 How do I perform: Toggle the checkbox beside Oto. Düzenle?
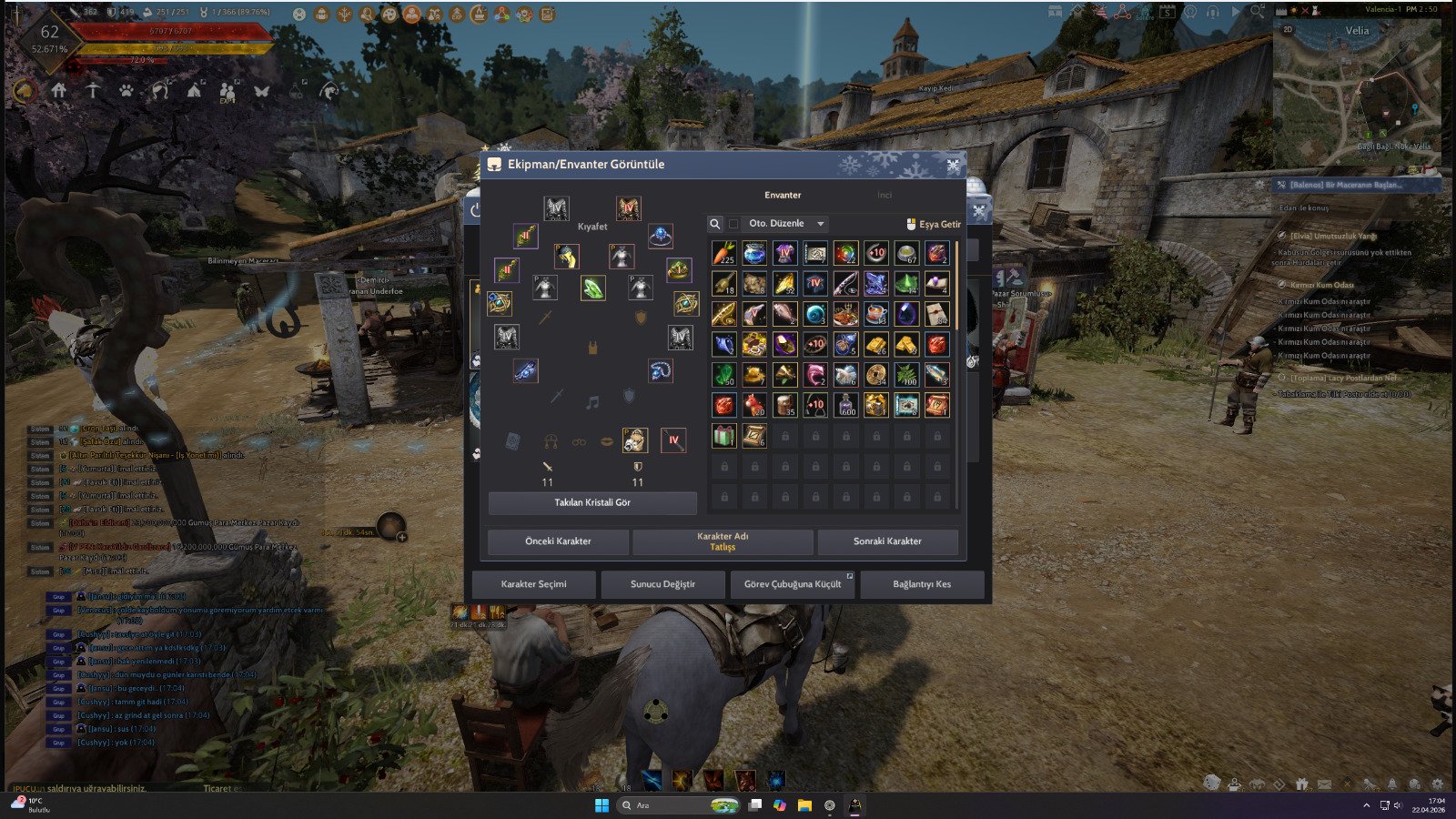(733, 224)
